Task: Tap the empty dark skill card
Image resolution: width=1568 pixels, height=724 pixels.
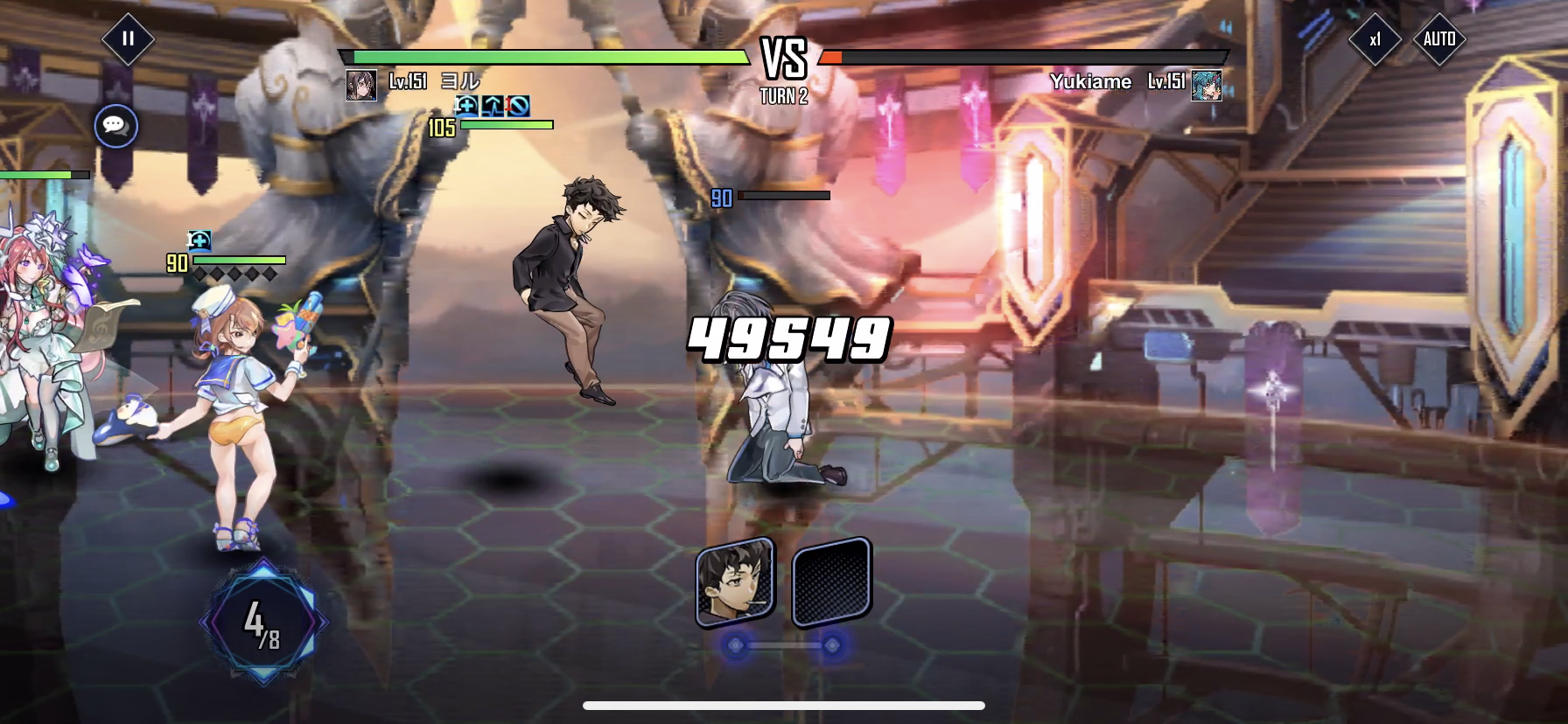Action: tap(831, 581)
